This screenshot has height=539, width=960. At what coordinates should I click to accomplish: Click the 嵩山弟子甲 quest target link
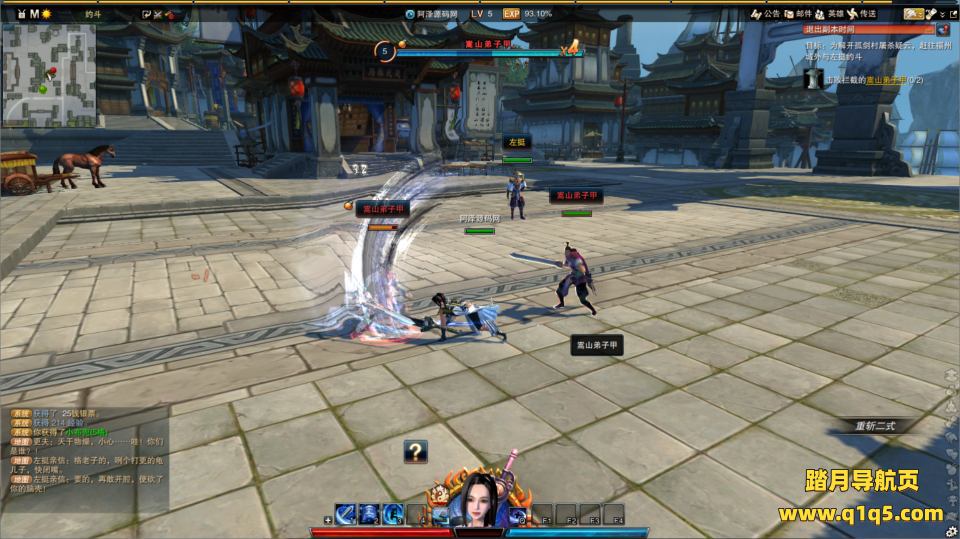(885, 79)
